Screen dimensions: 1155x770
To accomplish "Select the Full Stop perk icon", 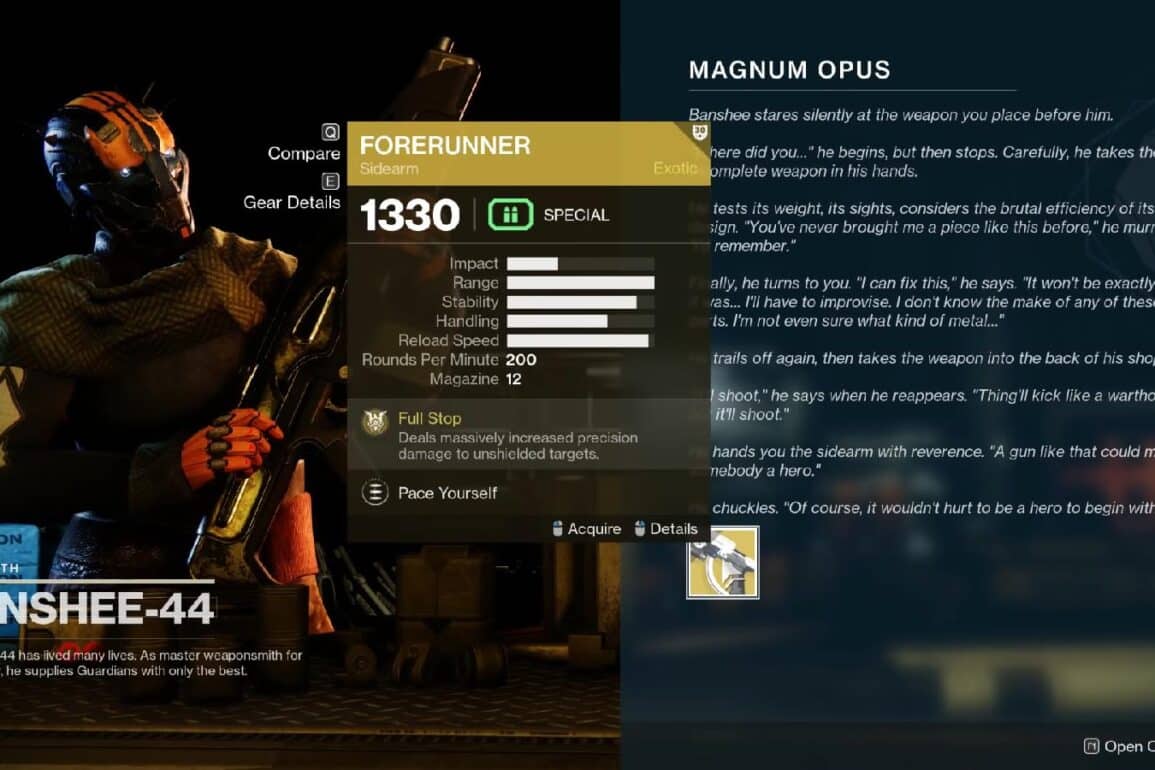I will click(x=375, y=422).
